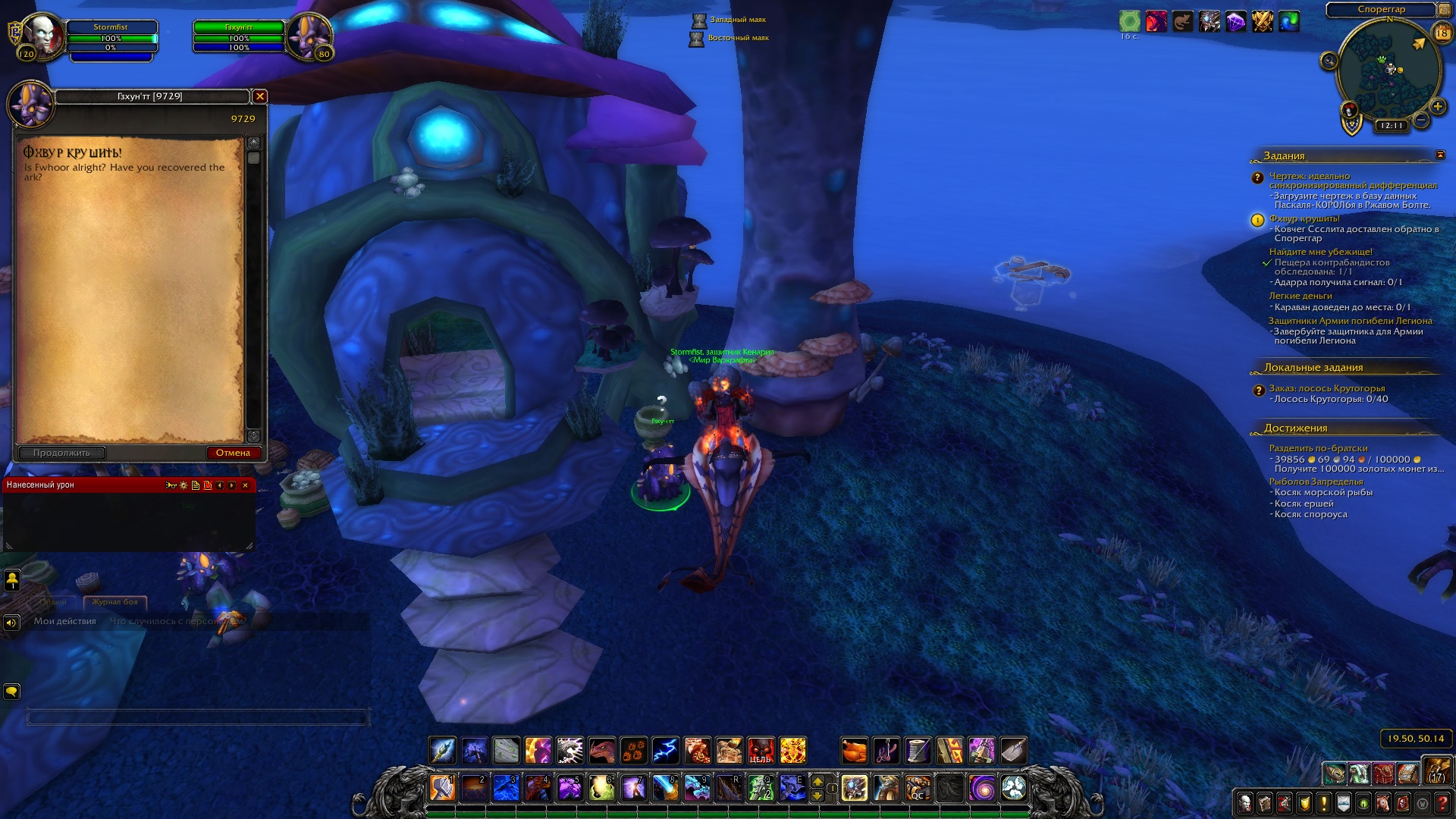
Task: Click the Отмена button in quest window
Action: [x=233, y=453]
